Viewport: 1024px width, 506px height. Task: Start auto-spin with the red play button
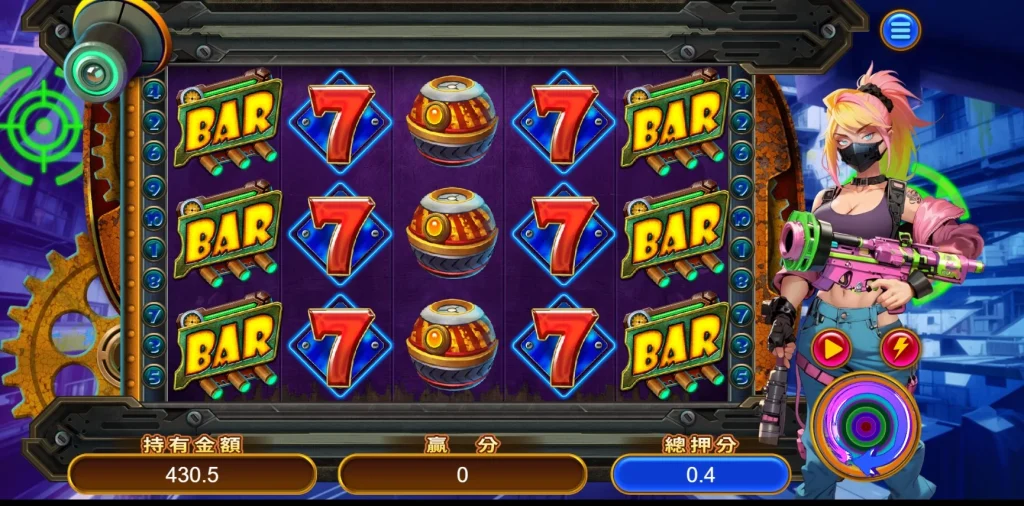point(831,349)
